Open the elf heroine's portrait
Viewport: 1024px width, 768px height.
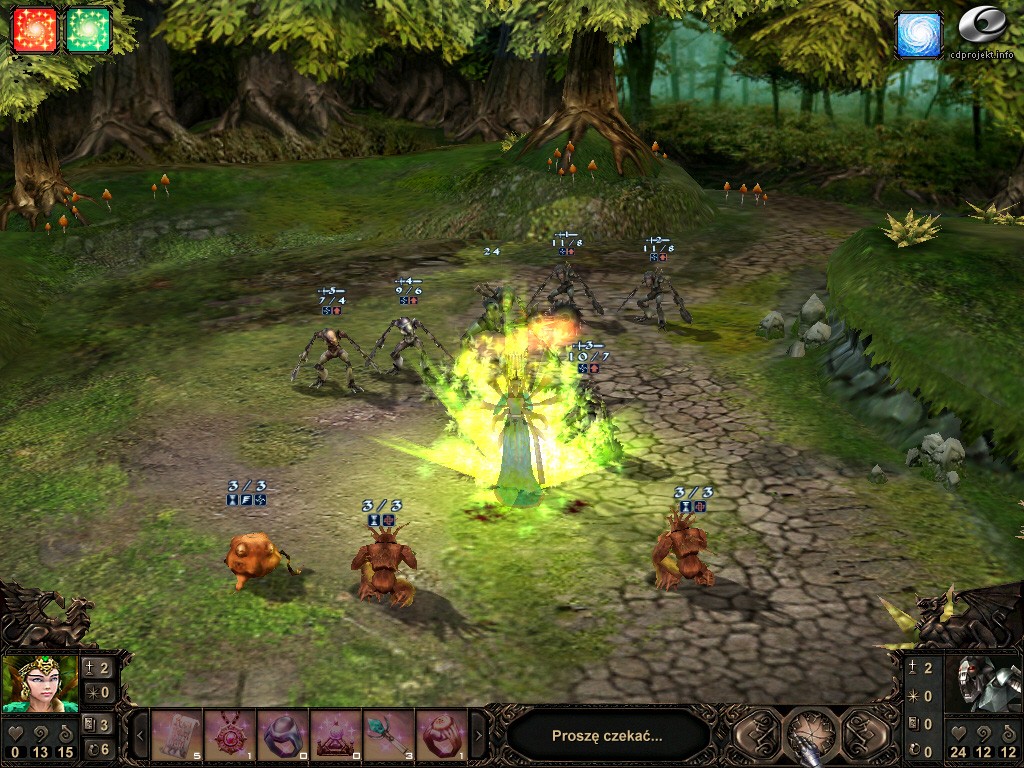click(x=40, y=683)
